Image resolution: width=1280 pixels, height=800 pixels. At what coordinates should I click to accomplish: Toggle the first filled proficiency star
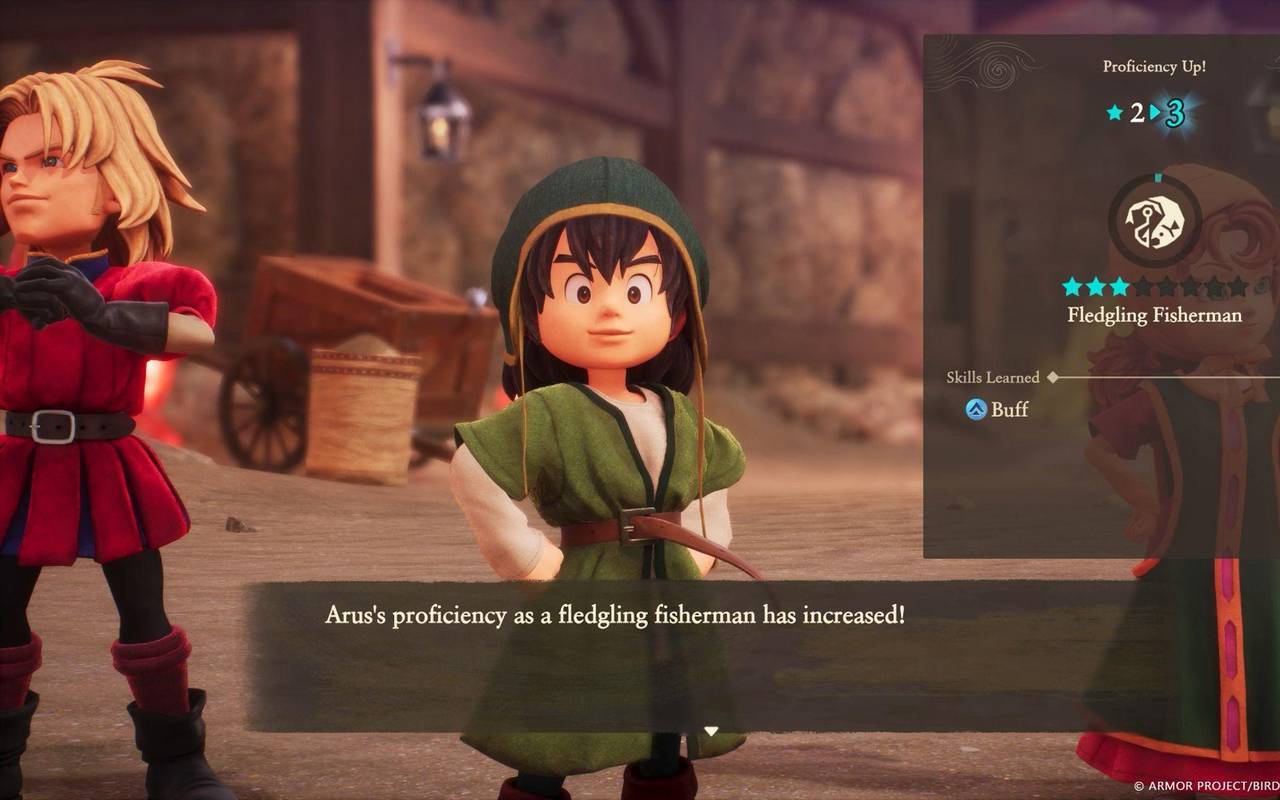1071,287
